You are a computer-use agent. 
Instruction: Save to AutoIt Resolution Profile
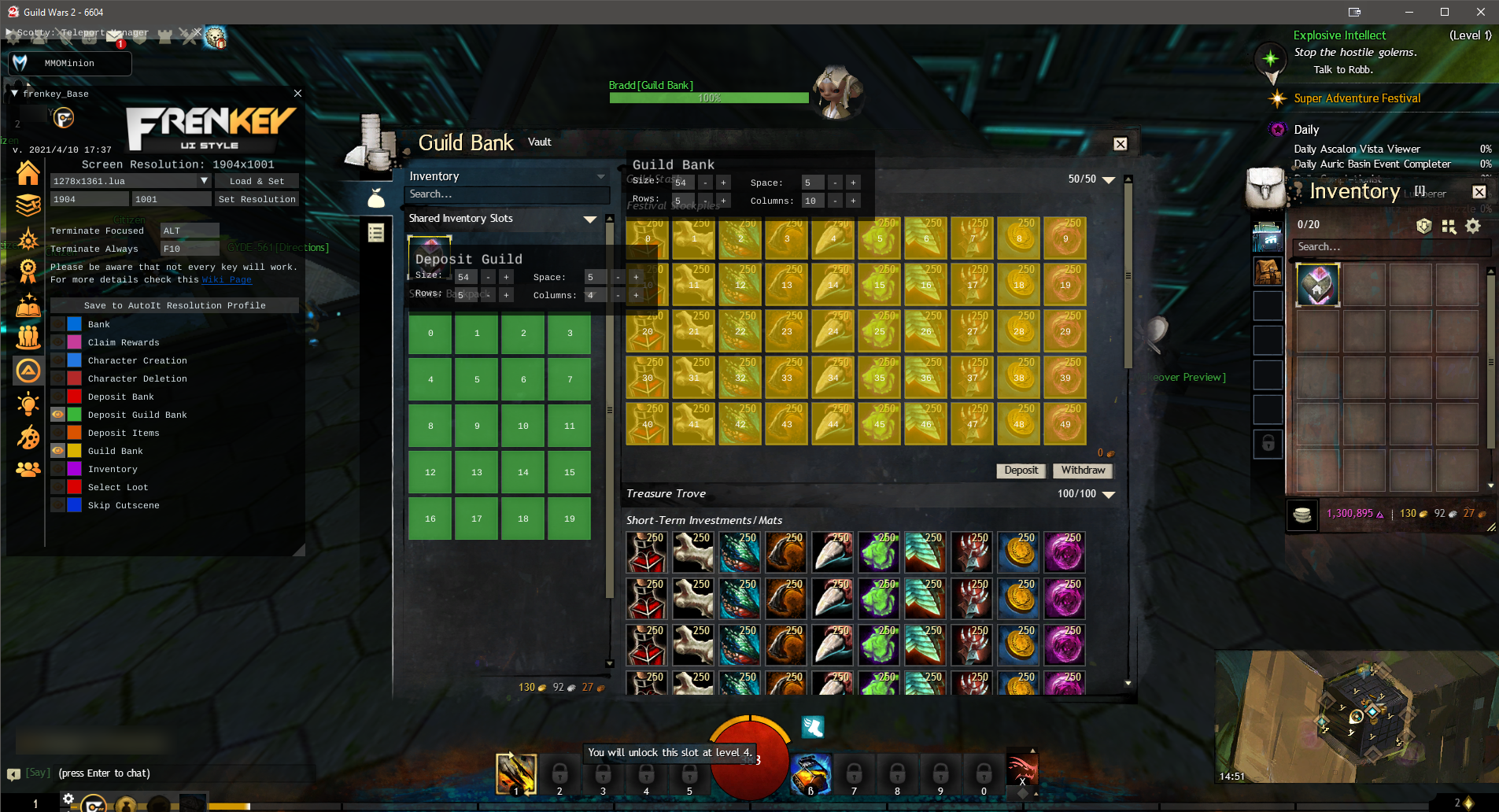coord(175,305)
